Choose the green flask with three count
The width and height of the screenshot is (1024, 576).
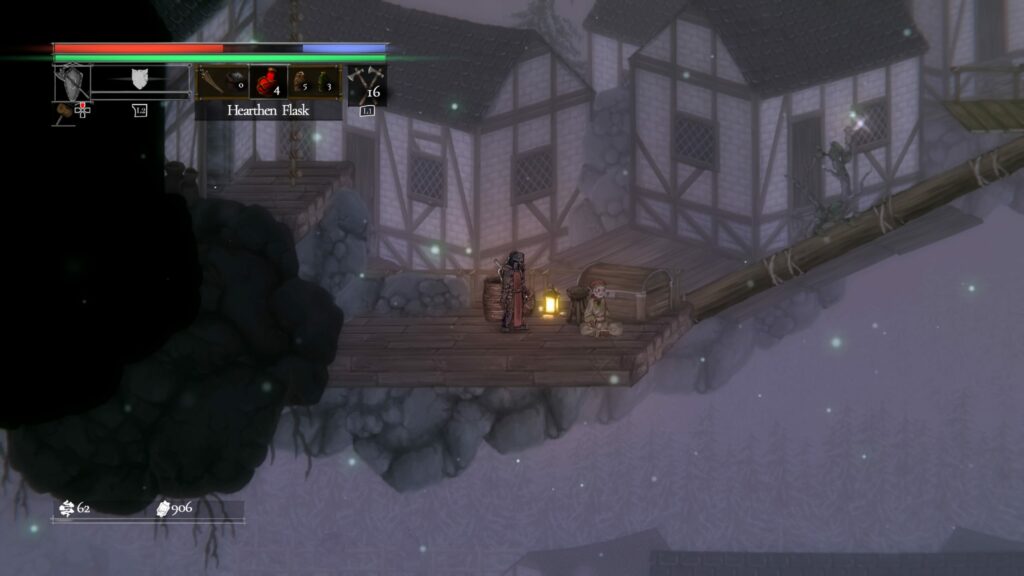pyautogui.click(x=324, y=82)
